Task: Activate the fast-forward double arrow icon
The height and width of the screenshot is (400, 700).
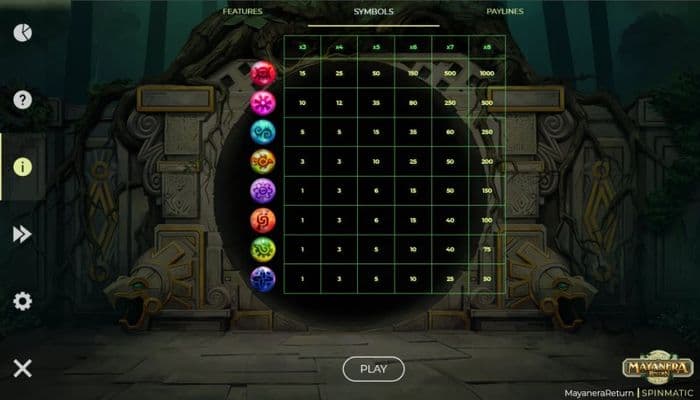Action: pyautogui.click(x=22, y=234)
